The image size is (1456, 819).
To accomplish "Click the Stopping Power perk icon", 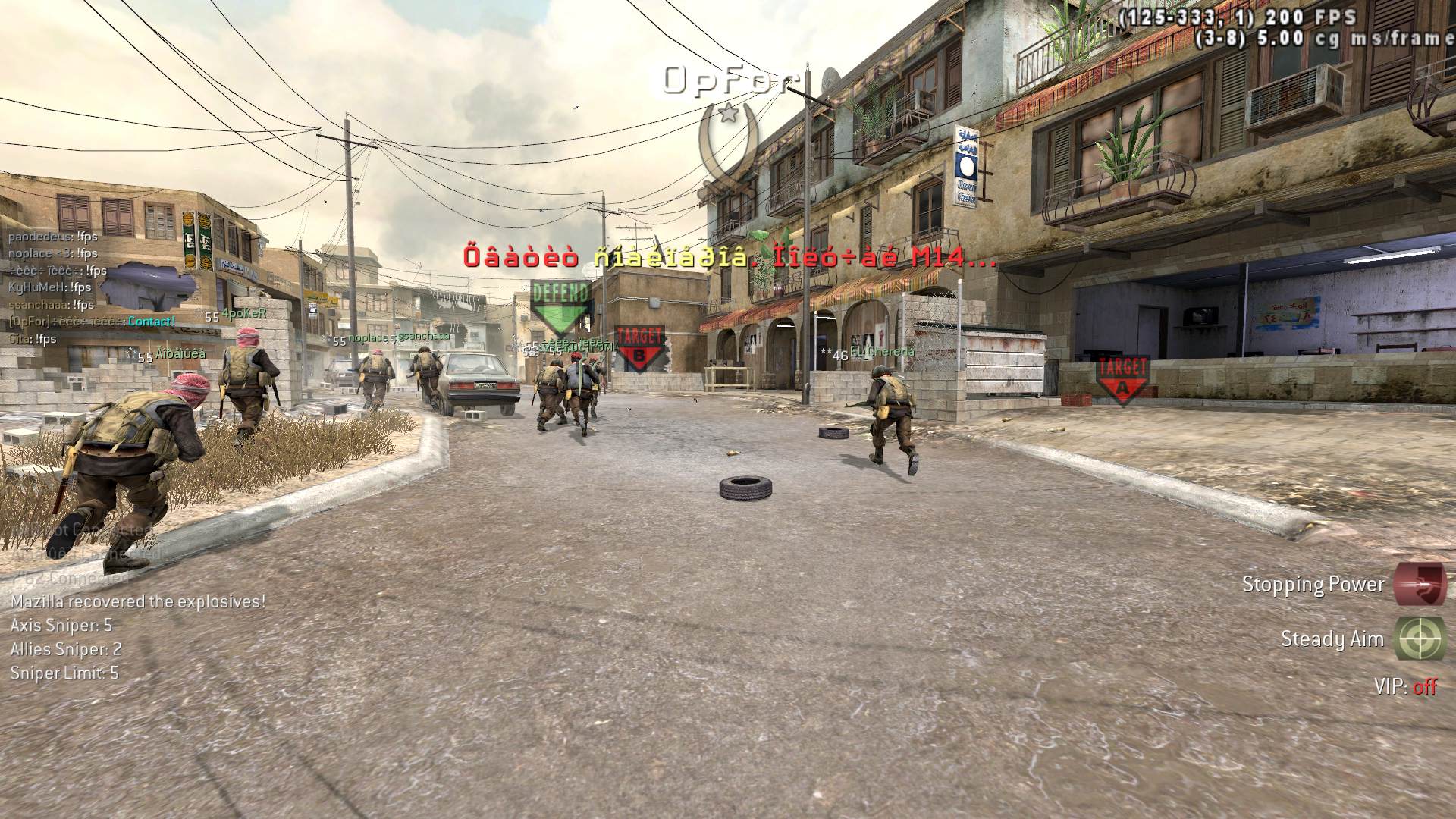I will pyautogui.click(x=1420, y=584).
